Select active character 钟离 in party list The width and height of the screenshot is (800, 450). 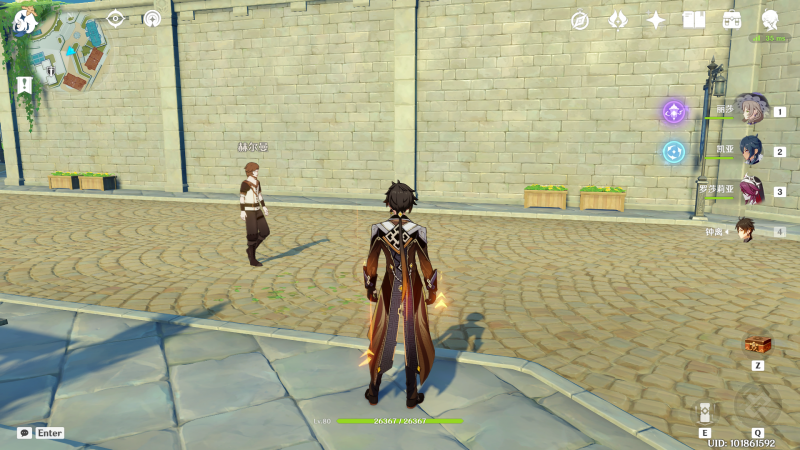click(x=745, y=230)
